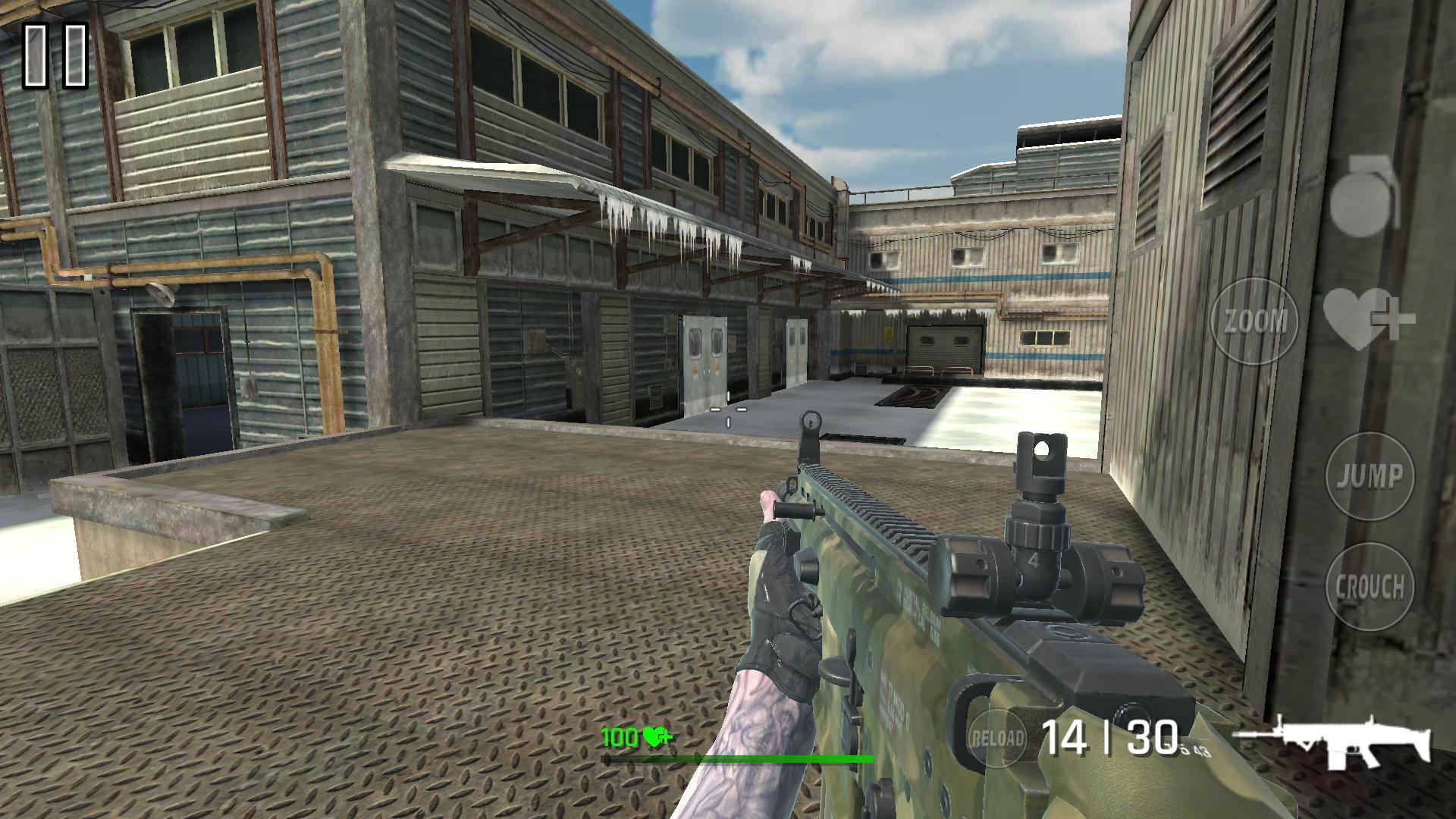Hit the JUMP button
1456x819 pixels.
(1370, 476)
